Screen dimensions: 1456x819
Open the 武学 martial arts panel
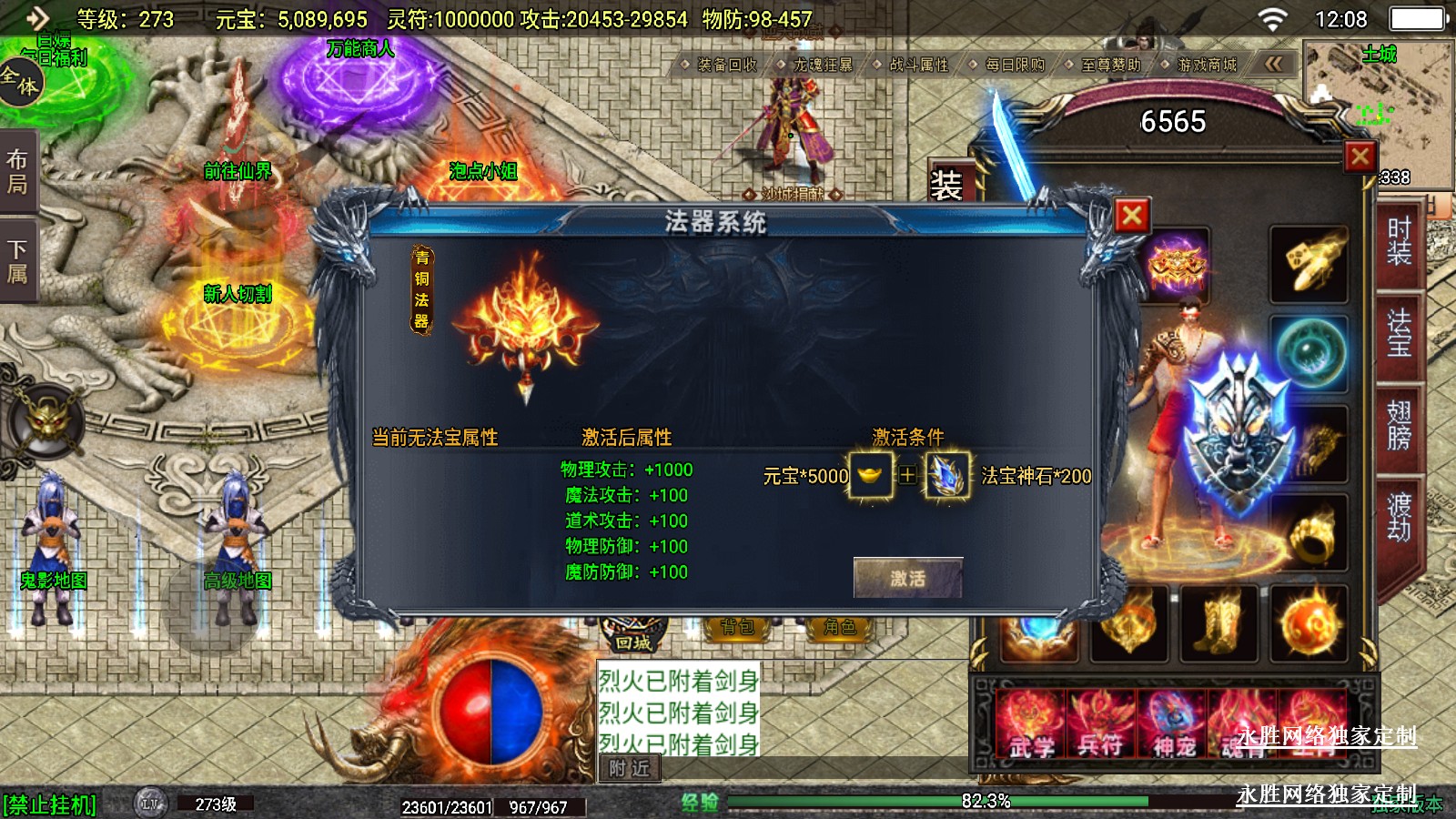(x=1032, y=725)
